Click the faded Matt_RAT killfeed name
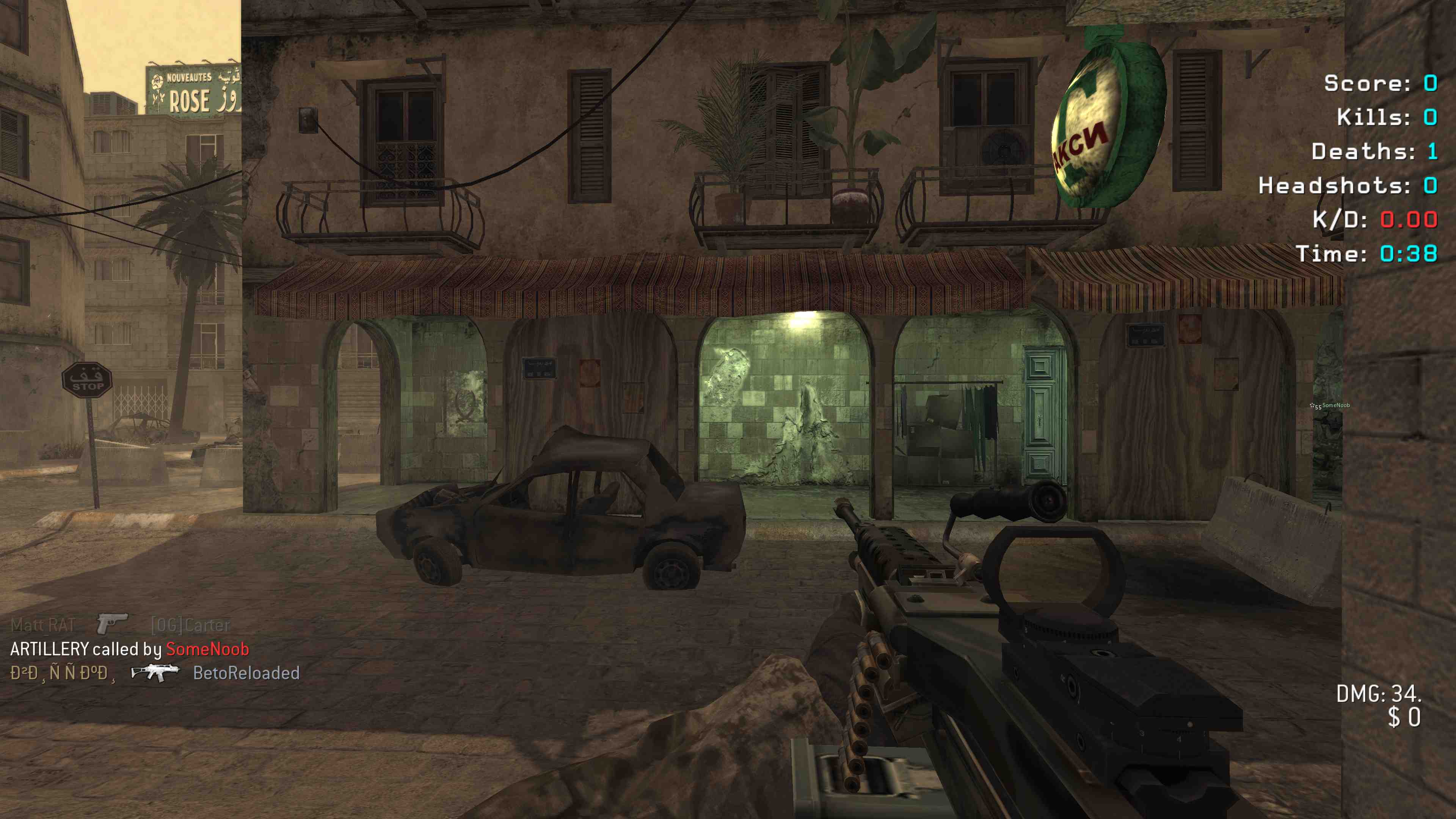 (x=43, y=625)
